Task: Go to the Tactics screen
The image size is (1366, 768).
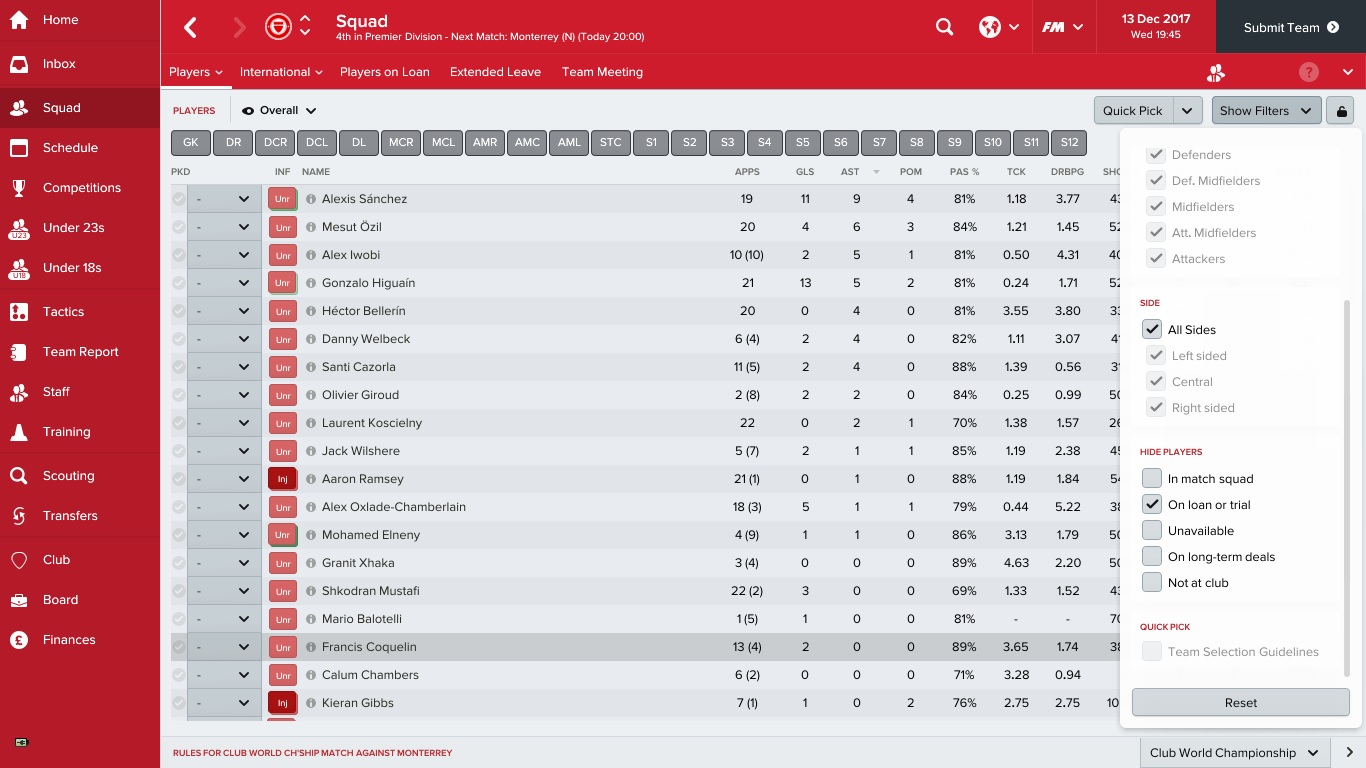Action: (63, 312)
